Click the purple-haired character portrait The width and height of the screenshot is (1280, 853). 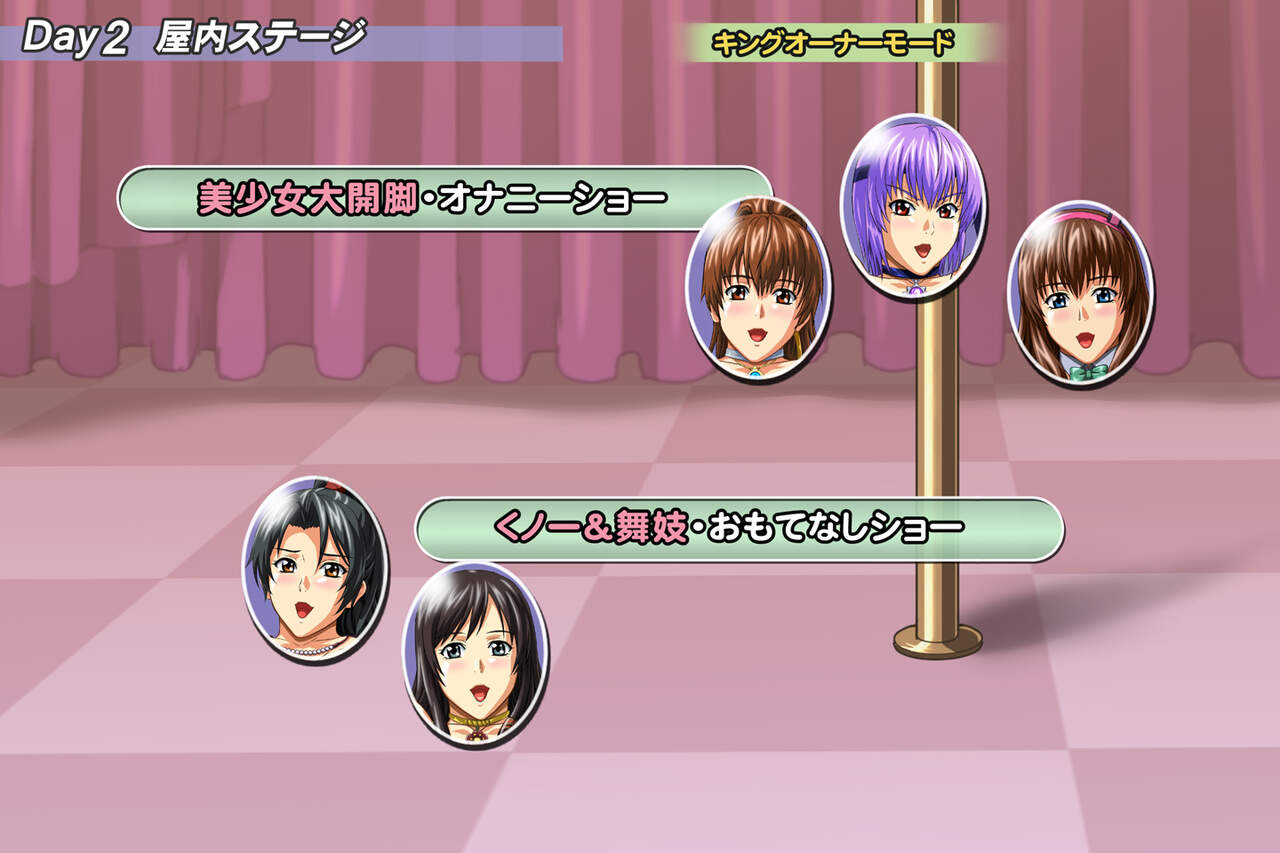912,208
